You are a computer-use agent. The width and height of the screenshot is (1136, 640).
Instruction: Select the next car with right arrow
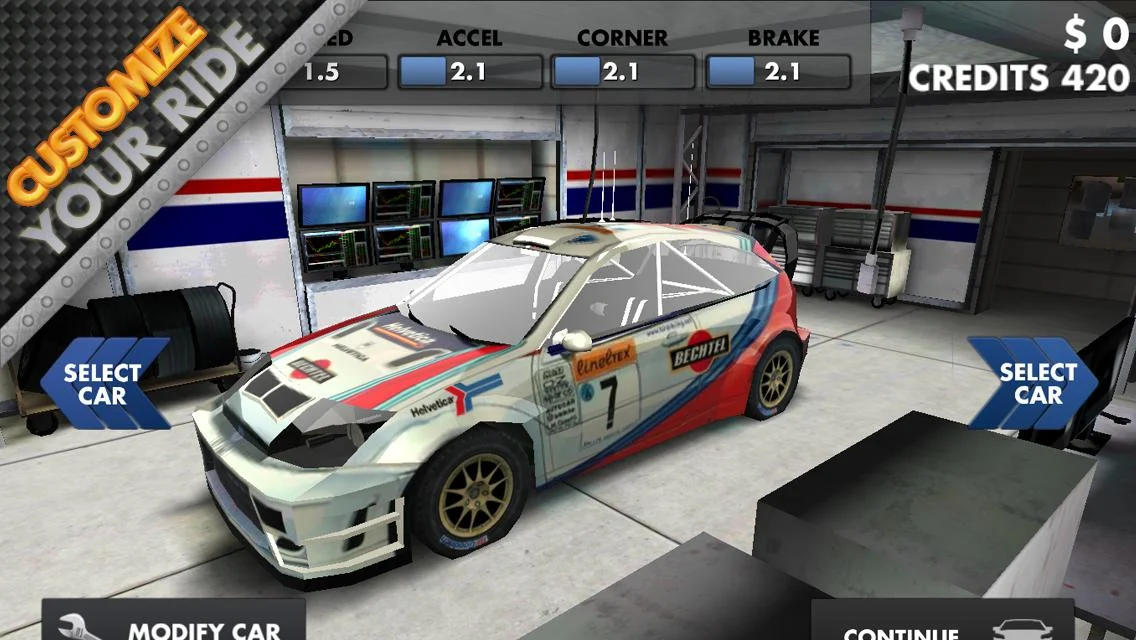pos(1032,384)
